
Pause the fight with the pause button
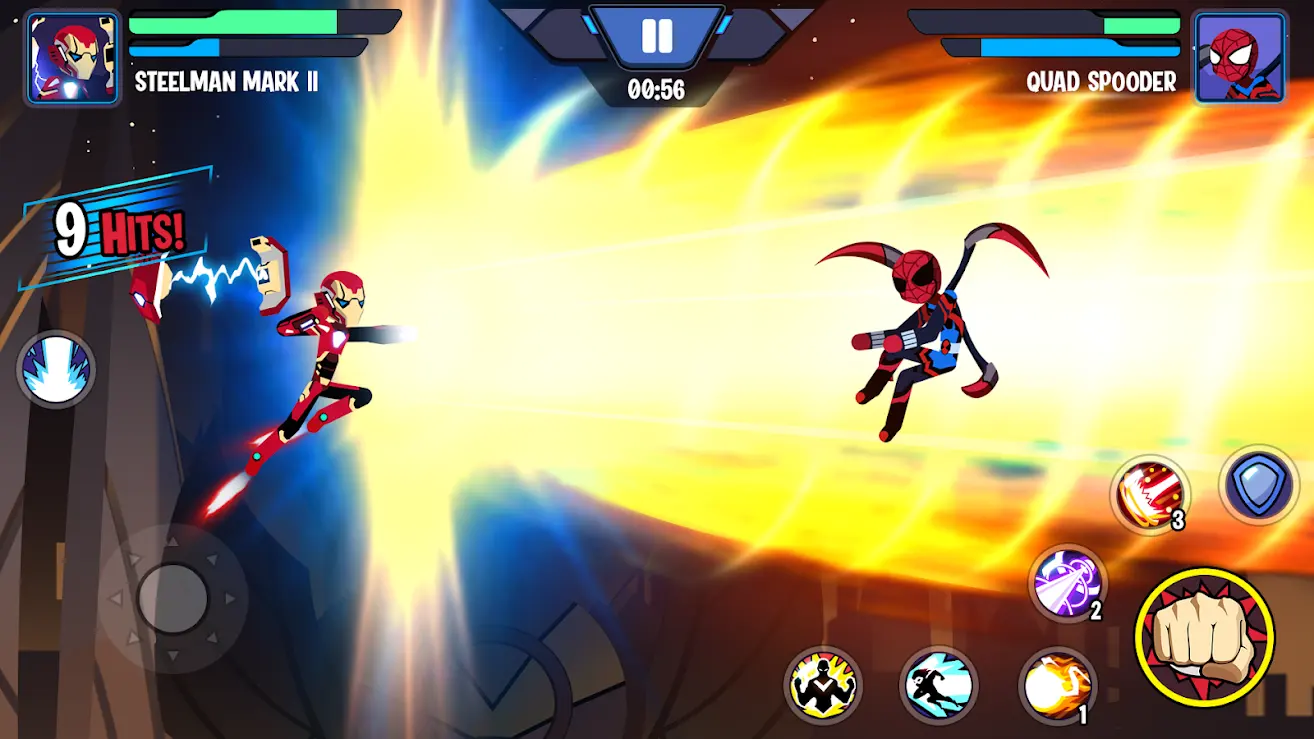[x=657, y=37]
